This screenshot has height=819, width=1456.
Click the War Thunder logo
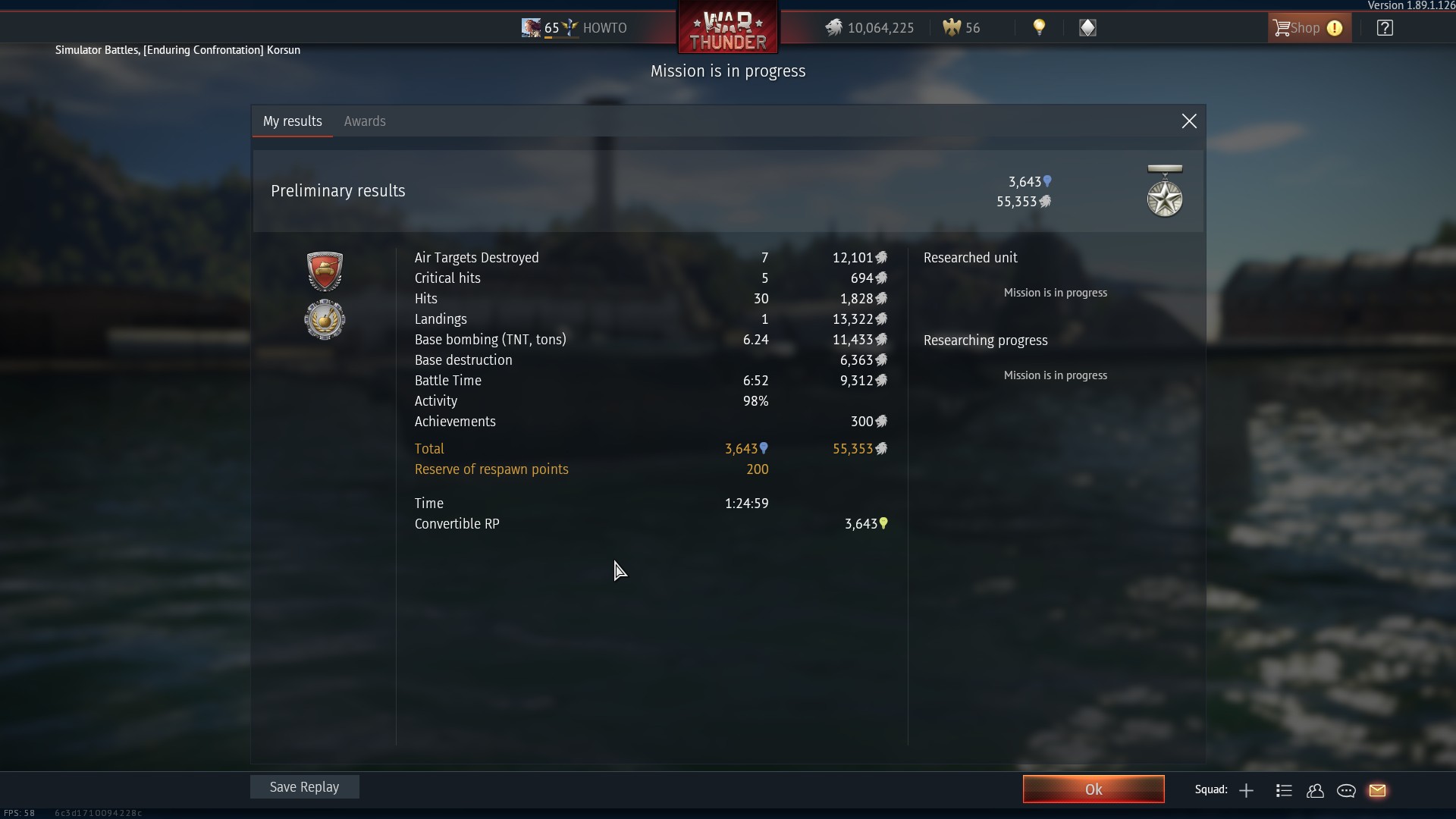(x=728, y=29)
